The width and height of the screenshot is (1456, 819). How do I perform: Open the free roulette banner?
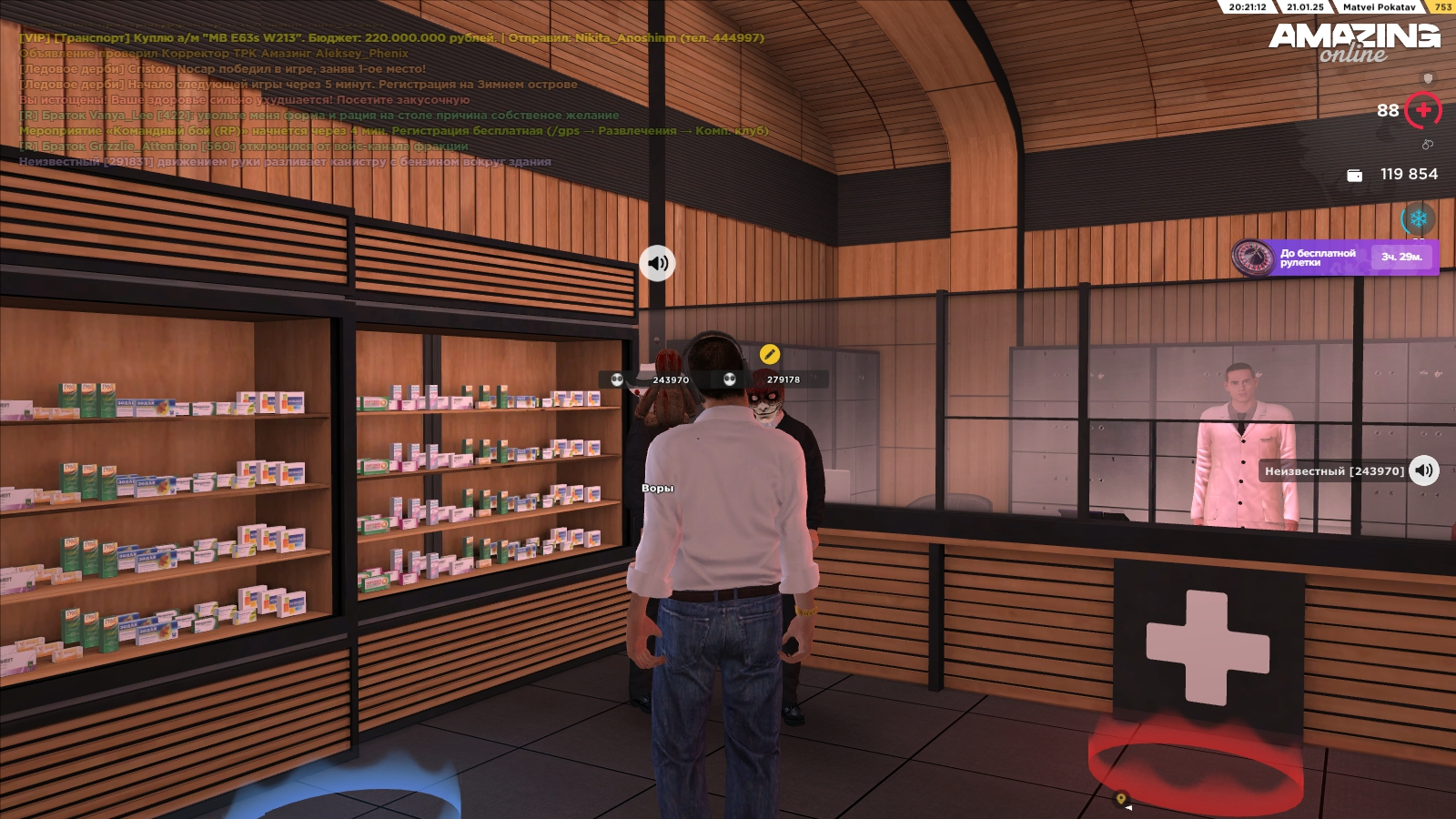pos(1335,258)
